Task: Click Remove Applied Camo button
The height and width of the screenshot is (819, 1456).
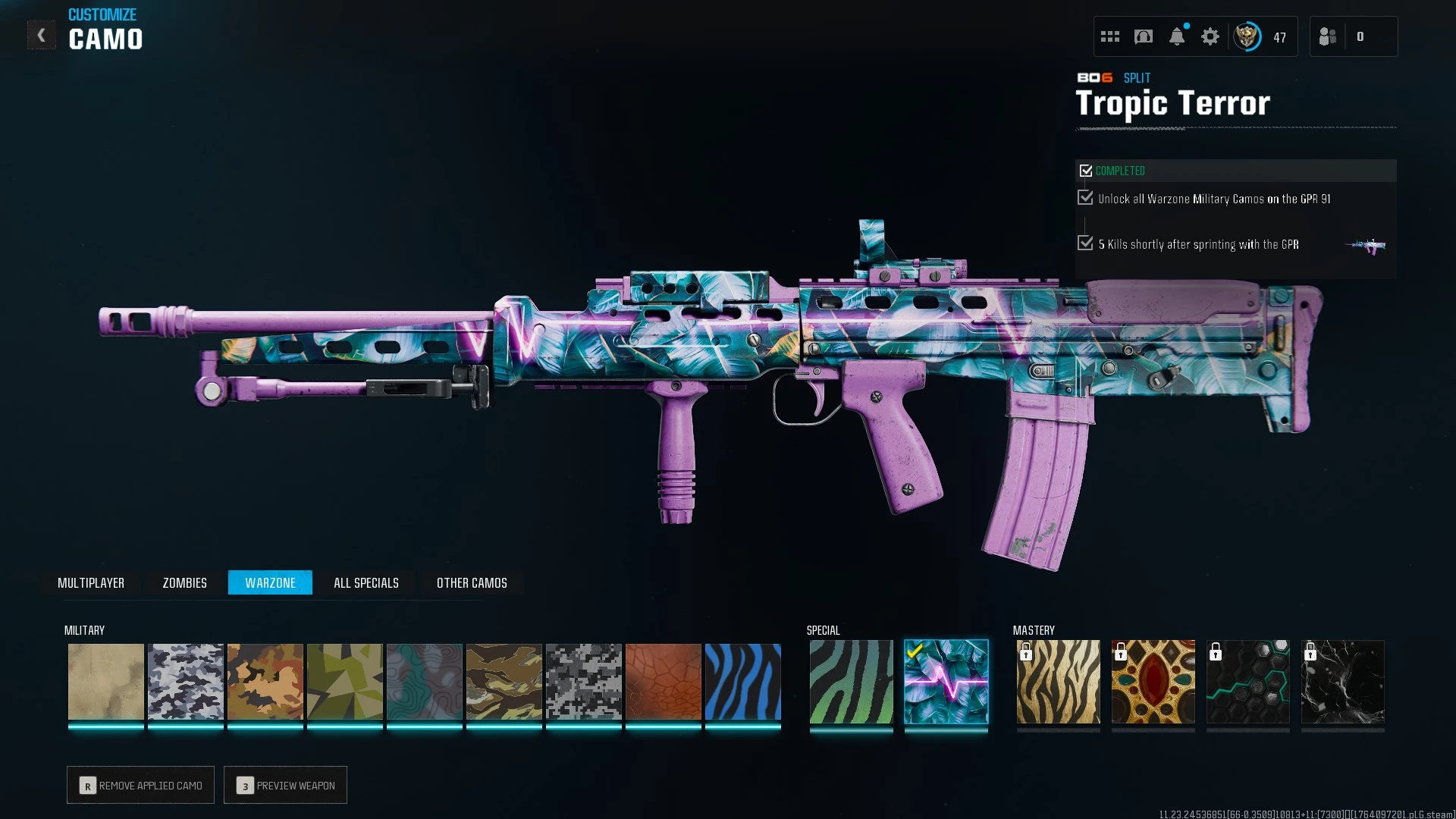Action: pos(140,785)
